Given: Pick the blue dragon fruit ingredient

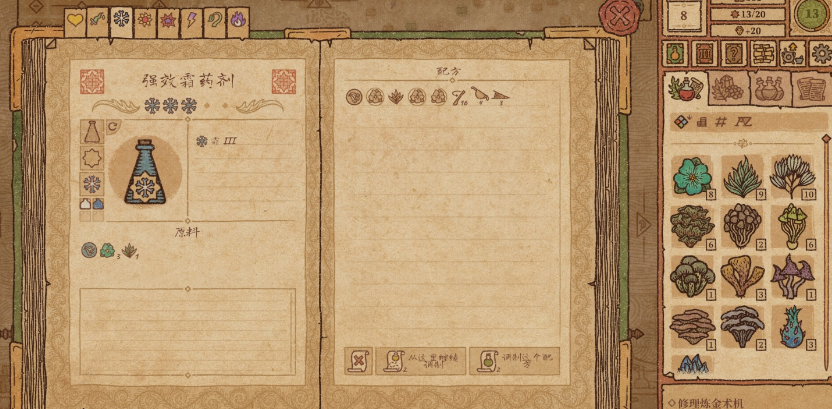Looking at the screenshot, I should 791,327.
